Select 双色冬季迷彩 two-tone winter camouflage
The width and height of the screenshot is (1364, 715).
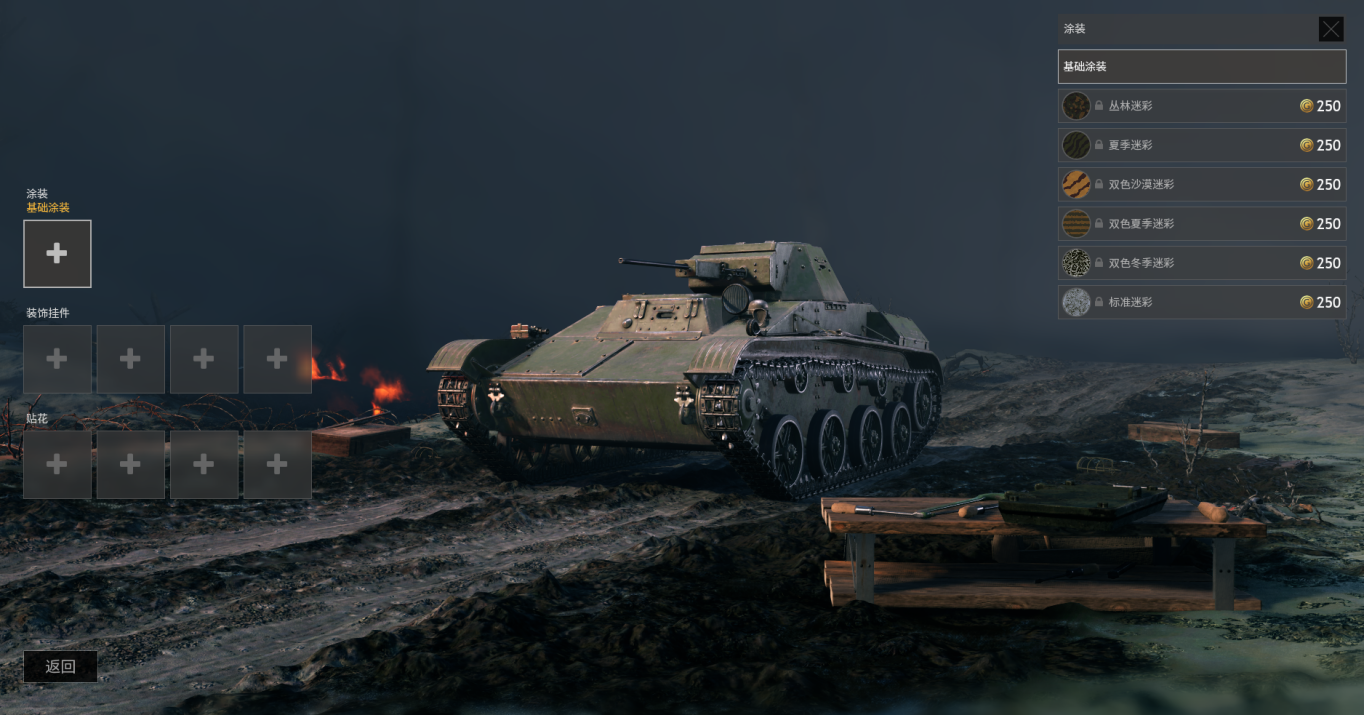pos(1201,263)
